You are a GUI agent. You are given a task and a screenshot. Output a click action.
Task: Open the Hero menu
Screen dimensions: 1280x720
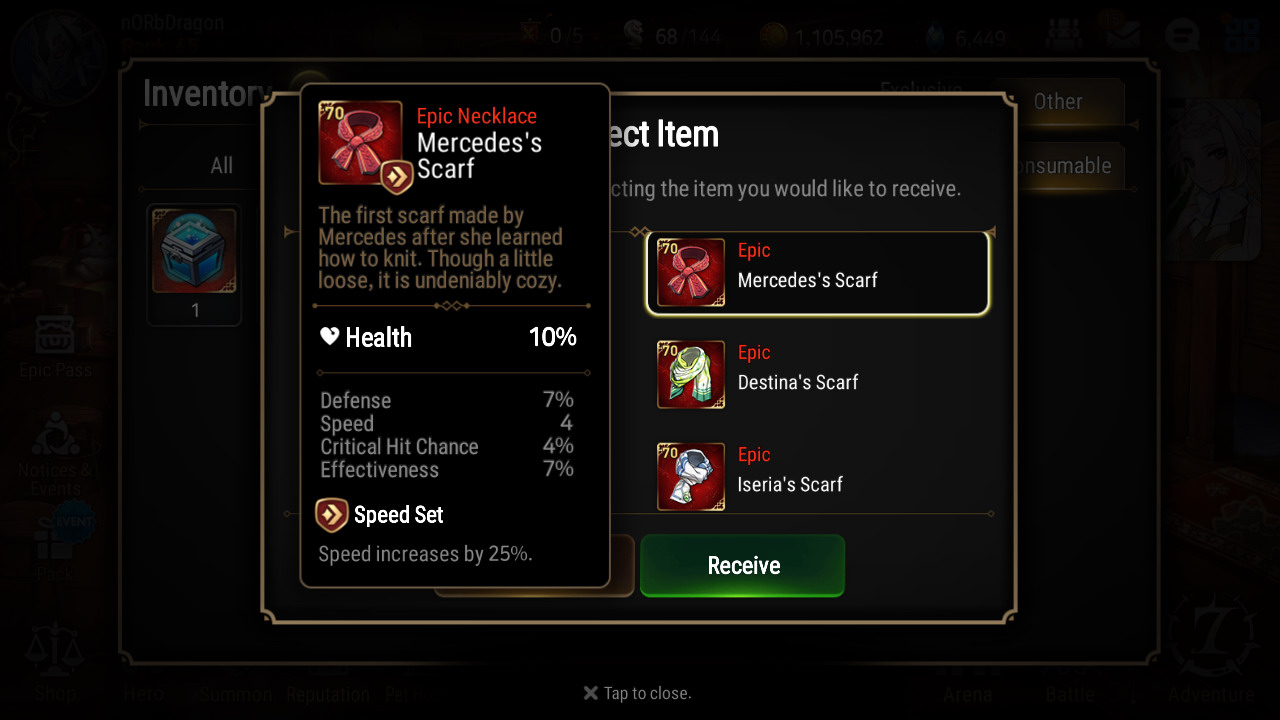click(144, 694)
